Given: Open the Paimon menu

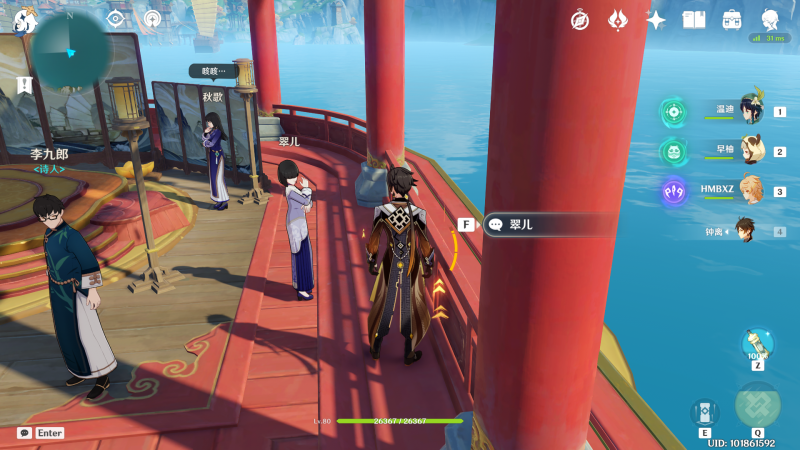Looking at the screenshot, I should pyautogui.click(x=25, y=20).
